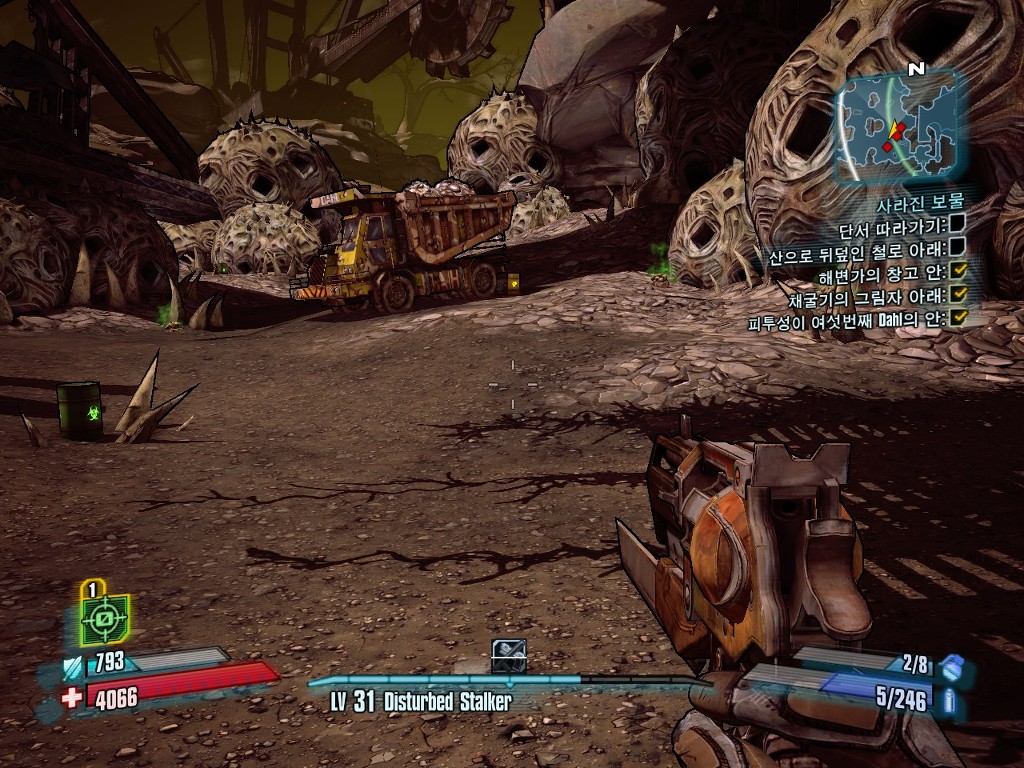
Task: Toggle the 단서 따라가기 objective checkbox
Action: point(957,223)
